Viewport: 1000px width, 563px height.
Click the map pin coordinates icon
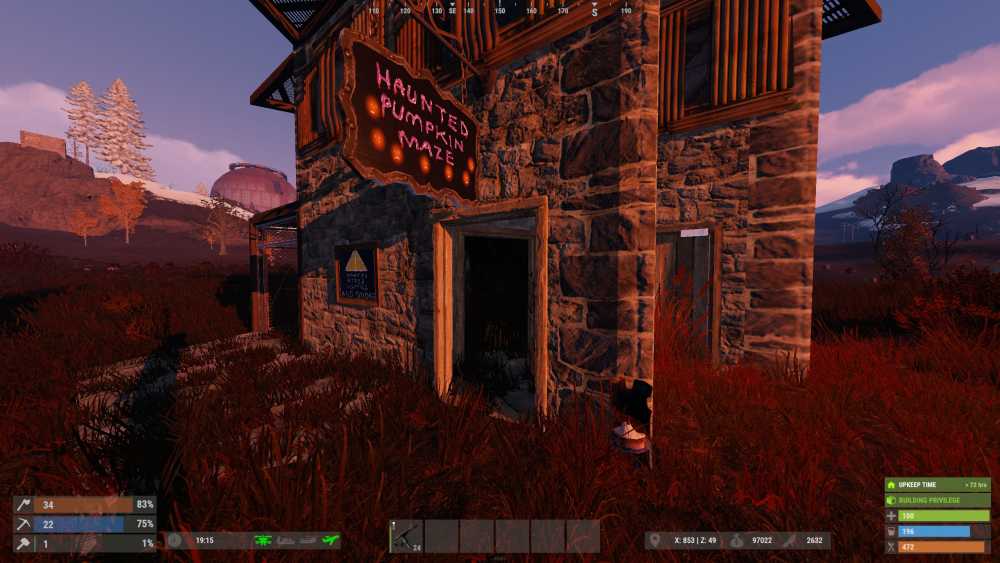655,540
